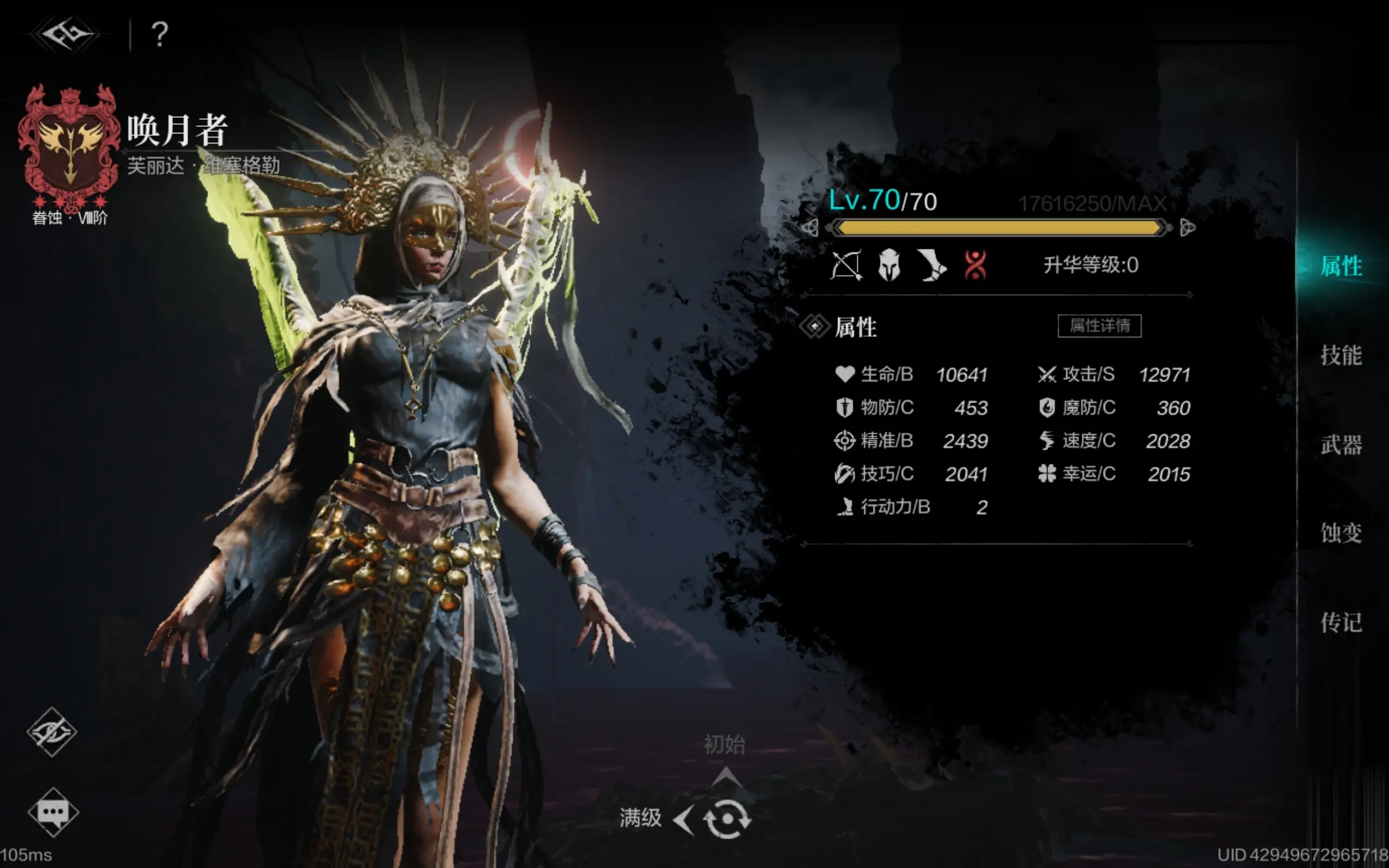1389x868 pixels.
Task: Toggle the hide-interface eye icon
Action: [x=52, y=731]
